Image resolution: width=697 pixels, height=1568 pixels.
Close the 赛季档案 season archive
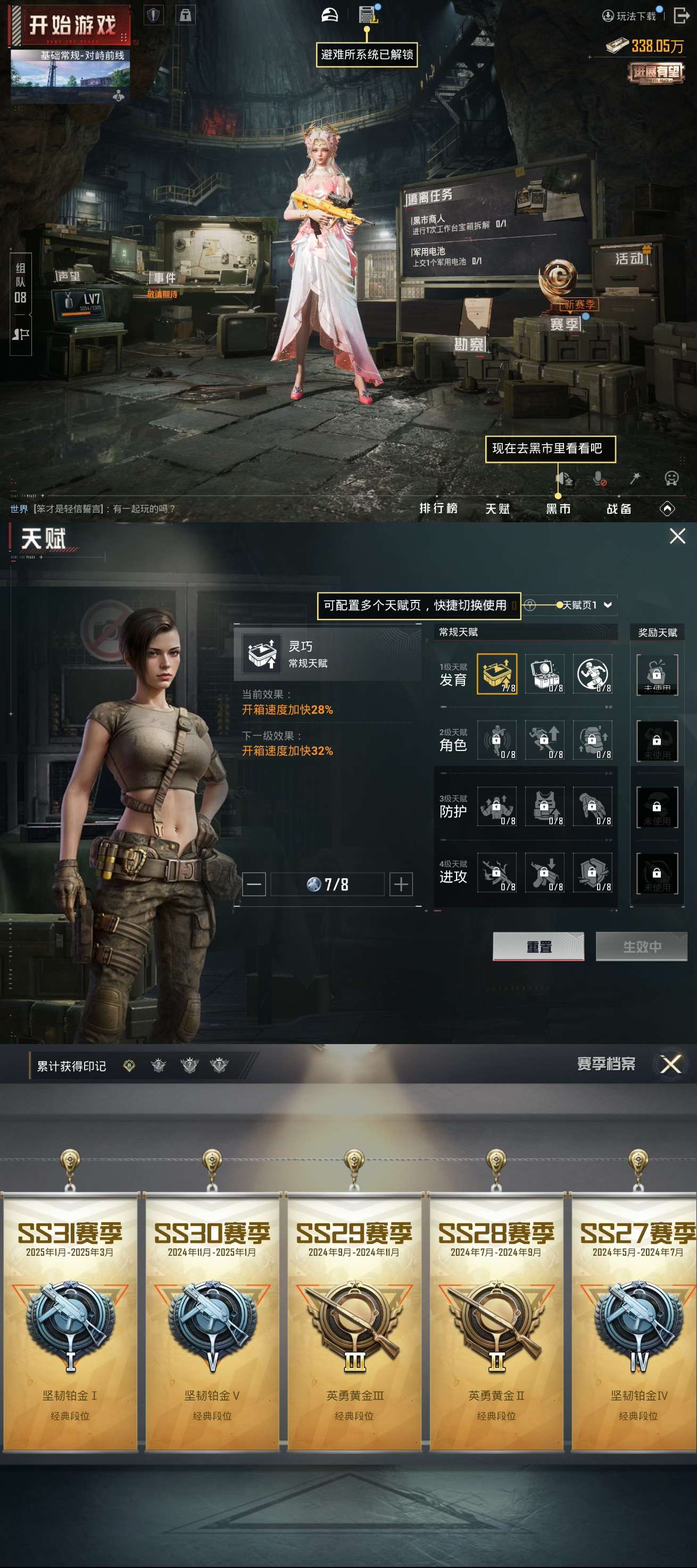pyautogui.click(x=670, y=1064)
